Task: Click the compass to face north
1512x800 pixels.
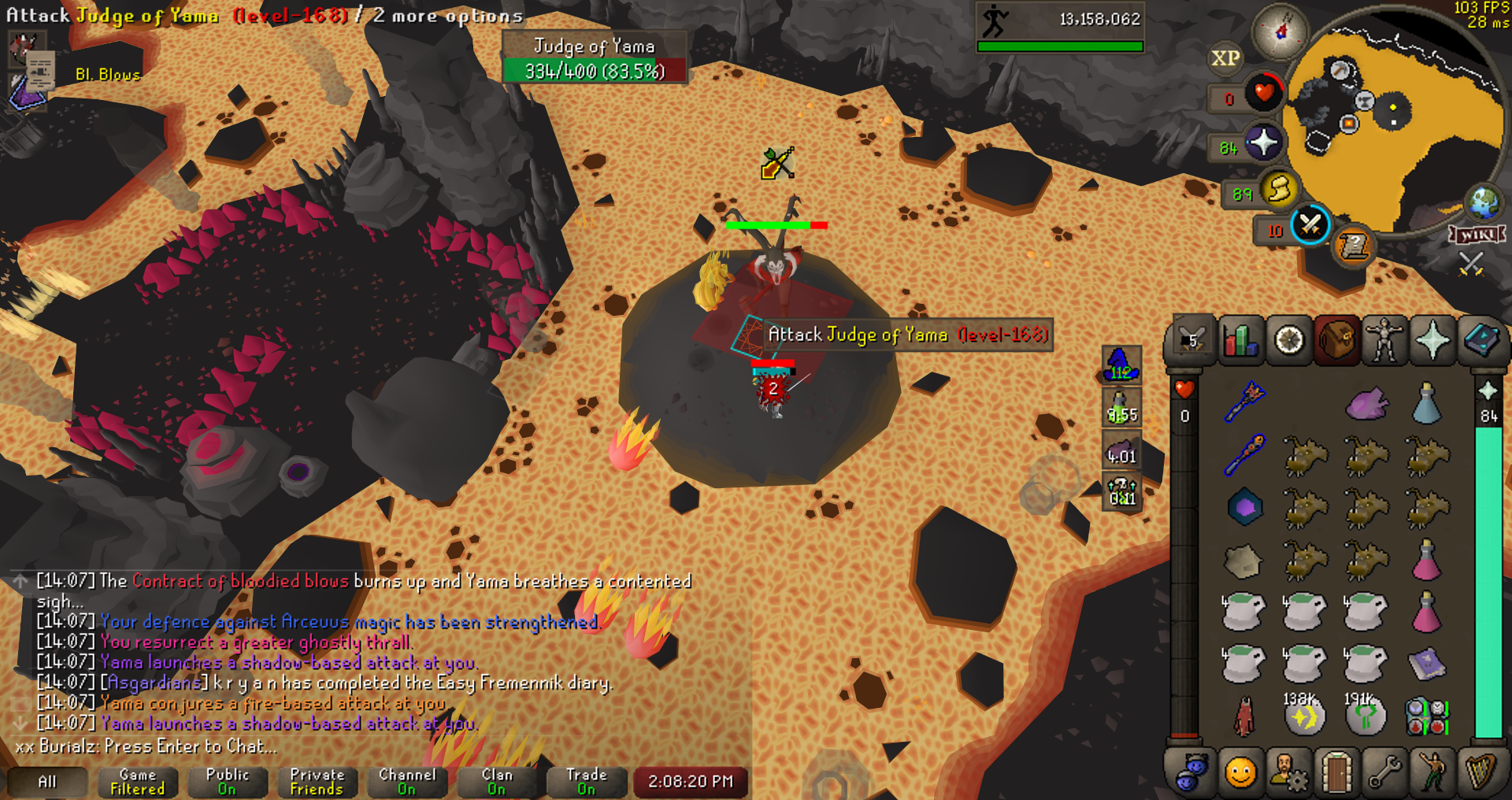Action: pos(1280,31)
